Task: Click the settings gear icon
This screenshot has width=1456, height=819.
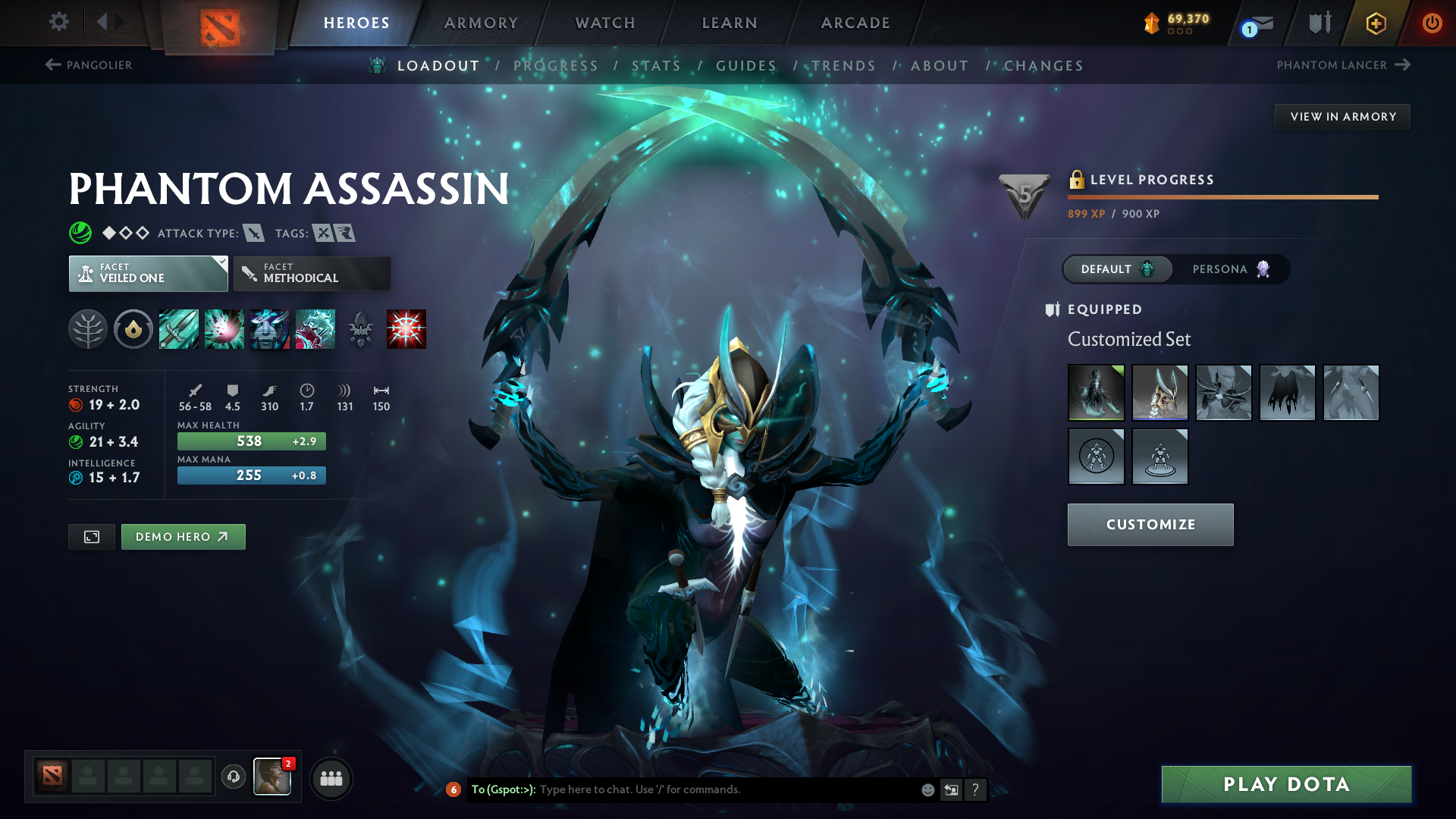Action: point(58,23)
